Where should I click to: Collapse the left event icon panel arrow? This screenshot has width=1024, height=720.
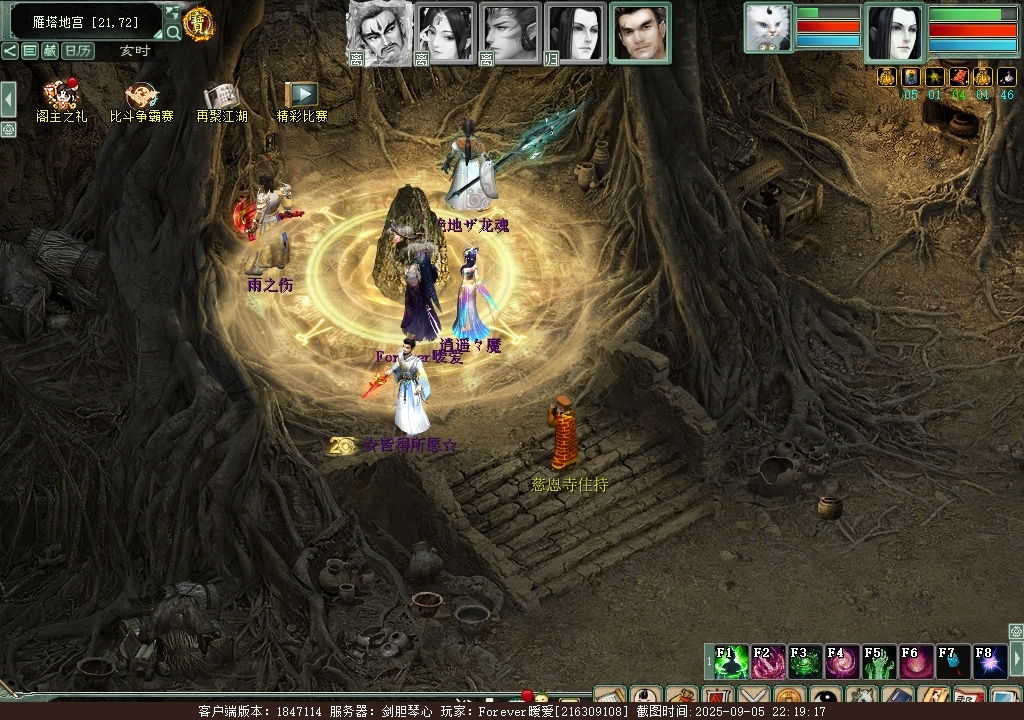coord(8,98)
